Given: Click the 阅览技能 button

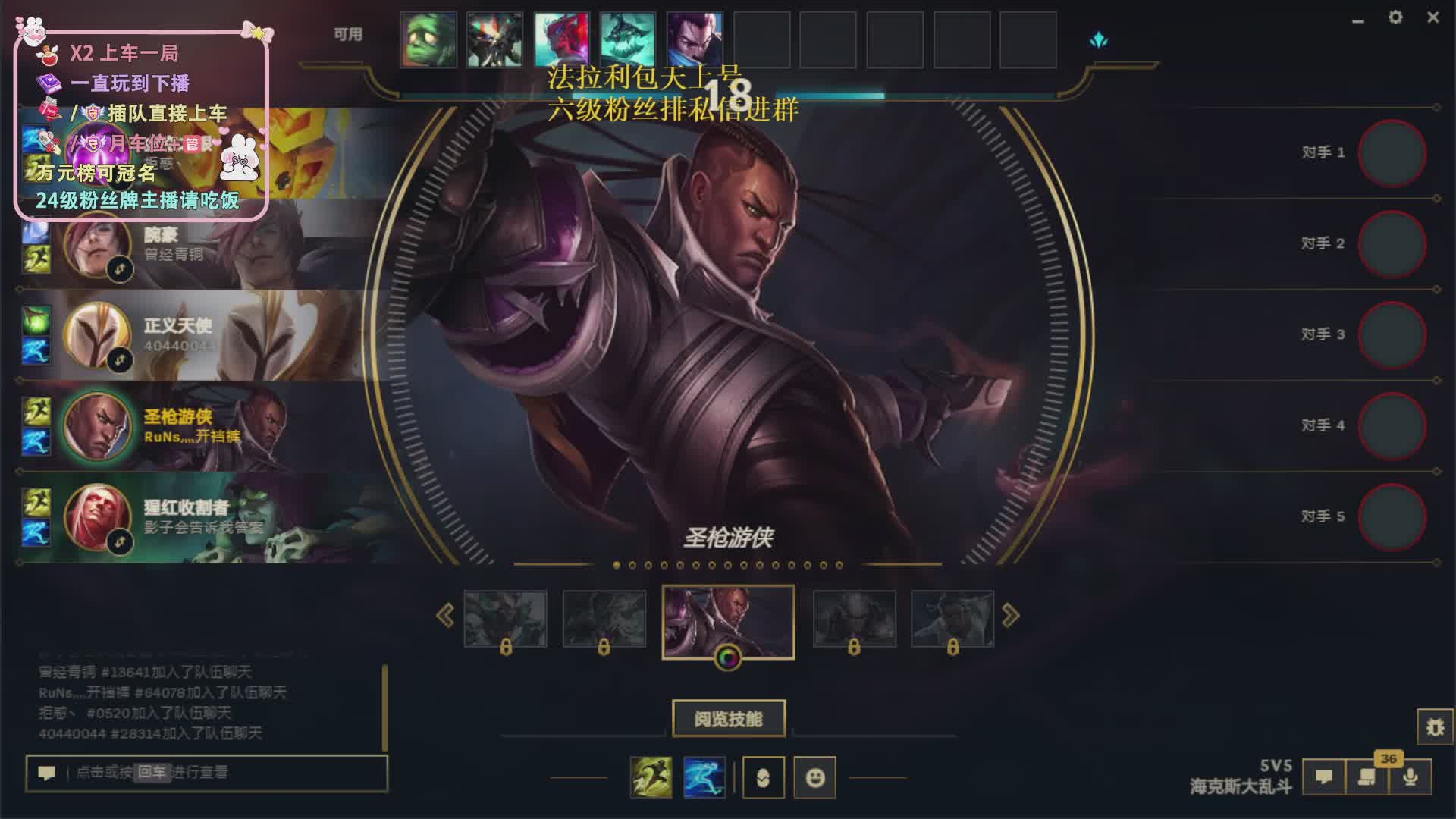Looking at the screenshot, I should [728, 718].
